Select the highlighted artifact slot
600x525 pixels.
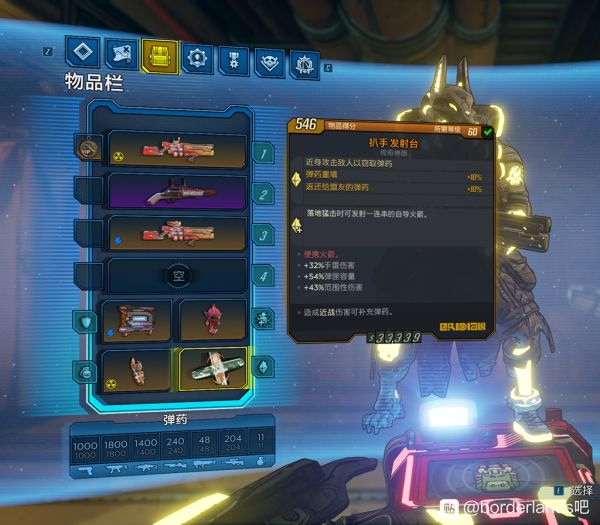tap(212, 369)
